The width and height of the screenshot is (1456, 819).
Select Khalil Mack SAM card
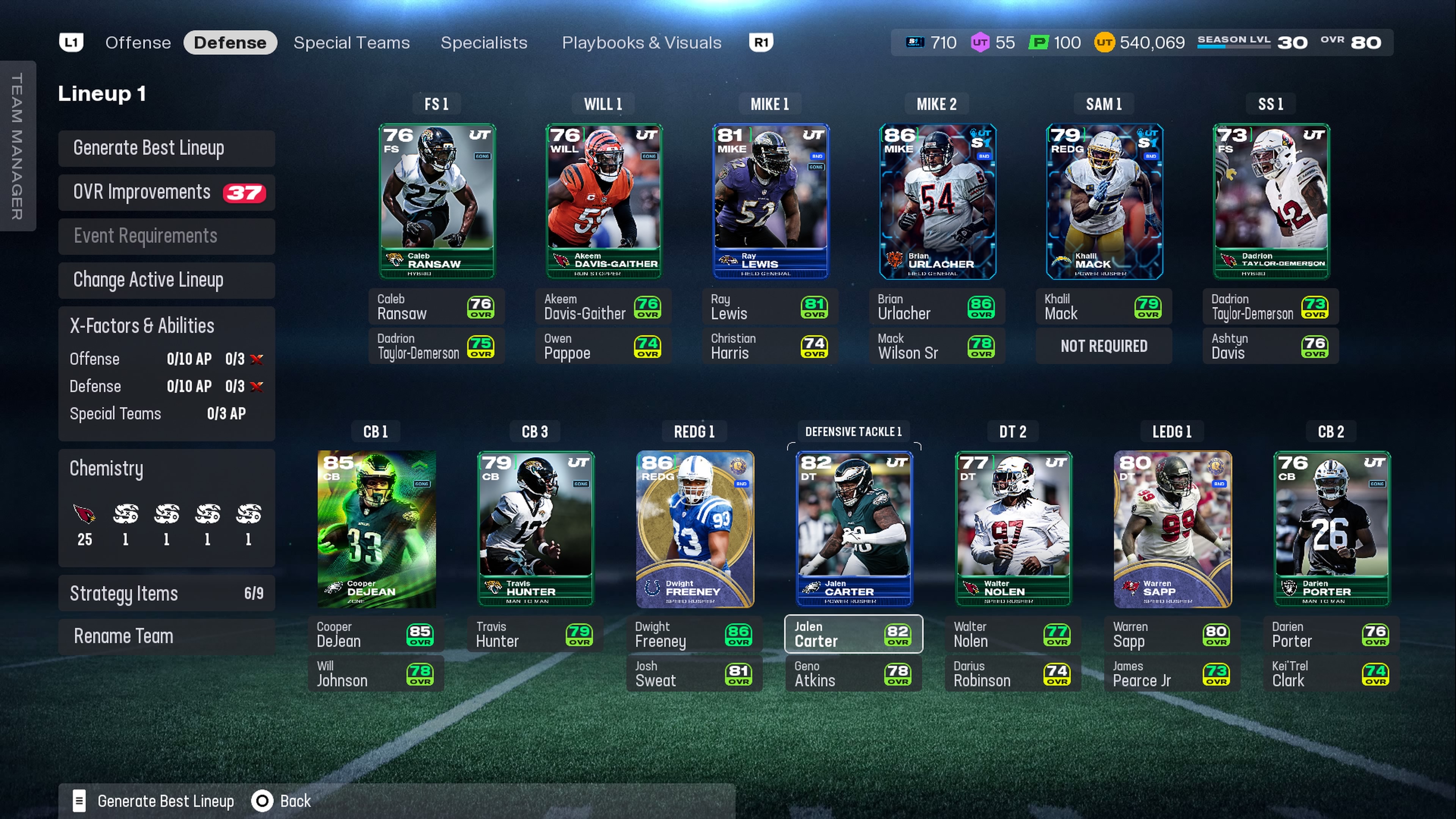(1104, 201)
